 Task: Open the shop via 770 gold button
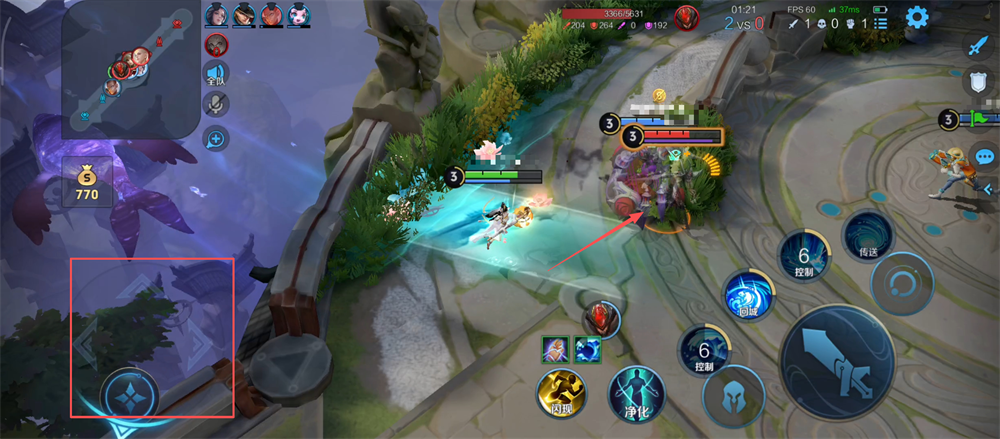click(x=87, y=182)
